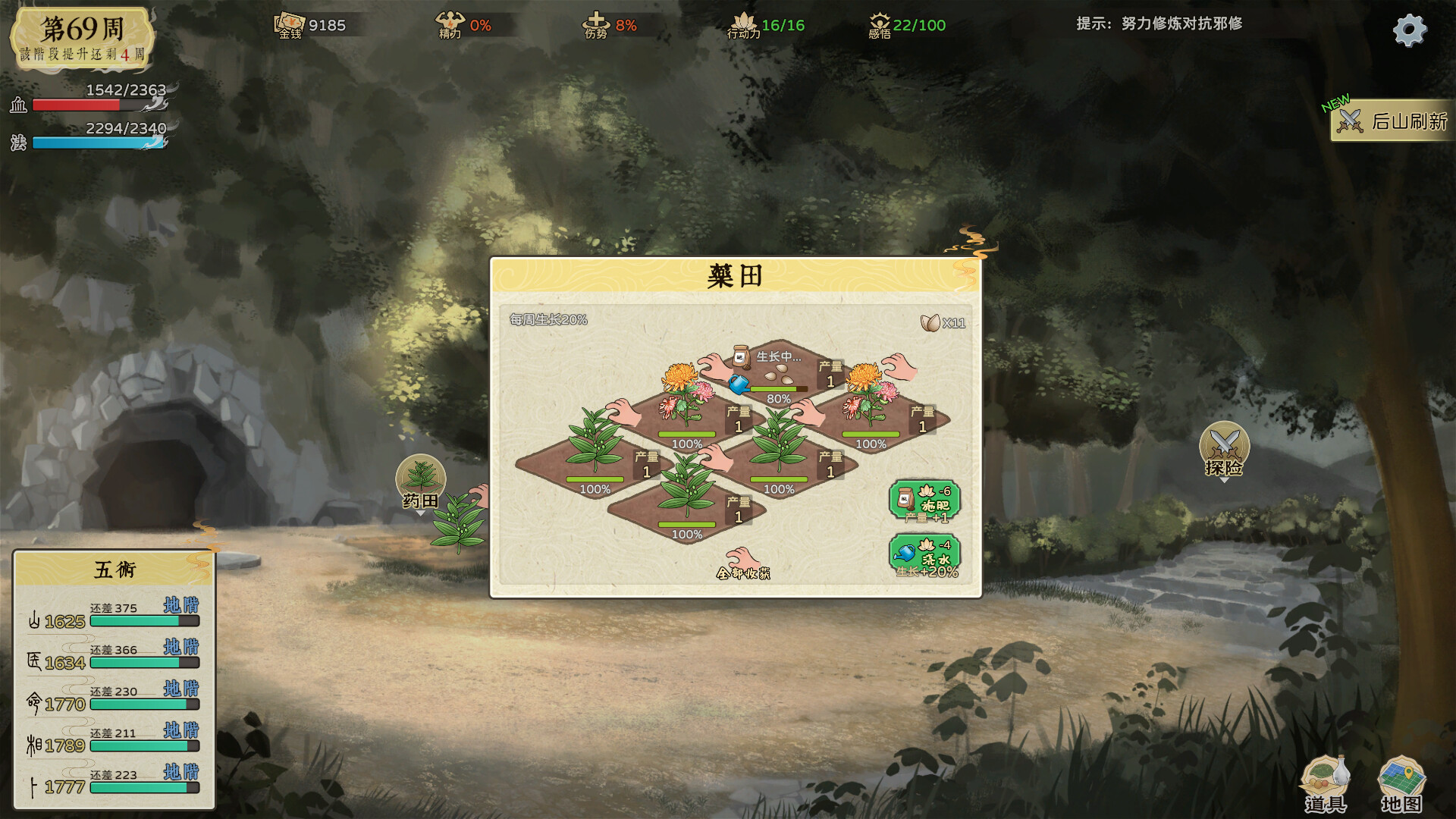Click the 后山刷新 button
This screenshot has height=819, width=1456.
point(1394,121)
